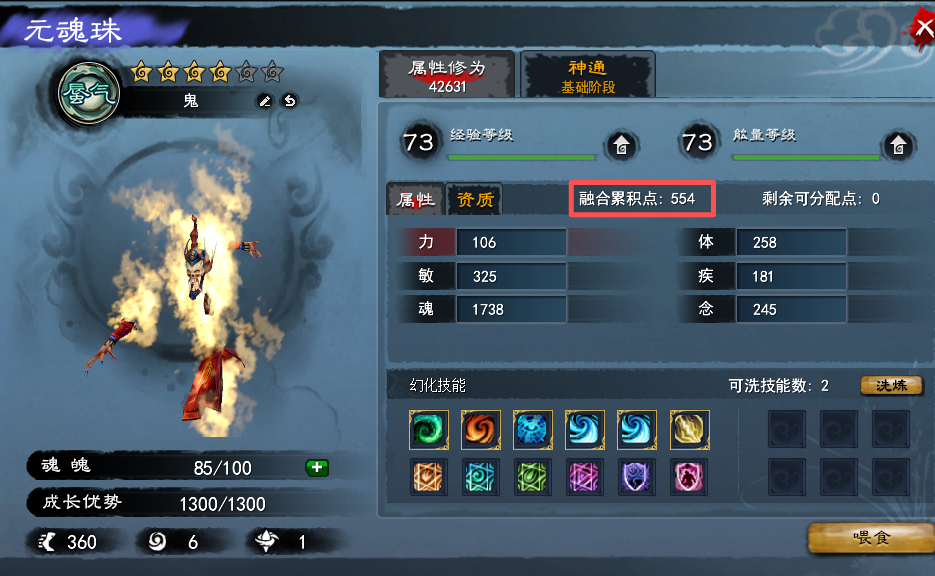935x576 pixels.
Task: Select the green swirl skill icon
Action: click(429, 430)
